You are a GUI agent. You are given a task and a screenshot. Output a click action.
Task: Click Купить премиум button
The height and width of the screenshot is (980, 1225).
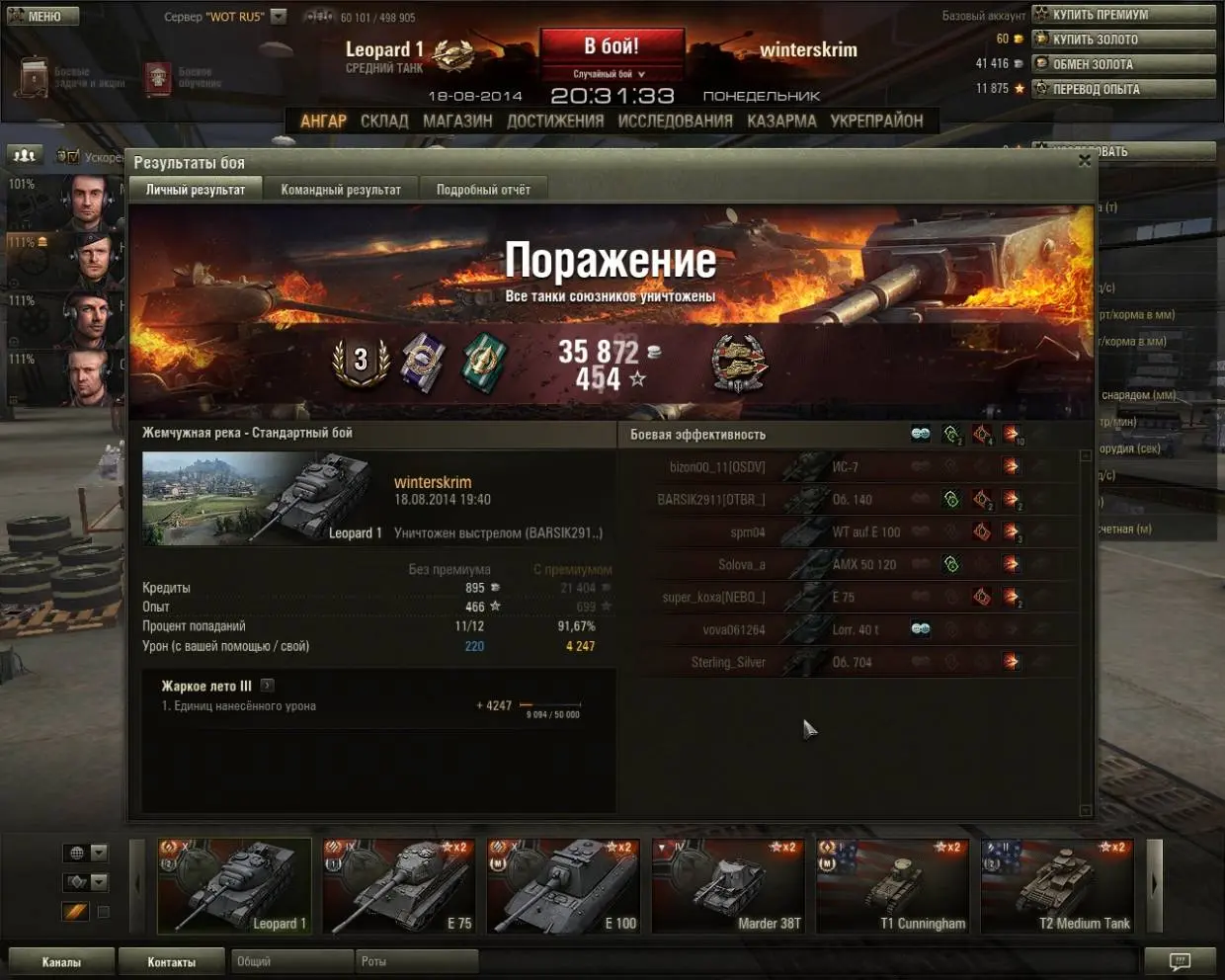[x=1123, y=15]
